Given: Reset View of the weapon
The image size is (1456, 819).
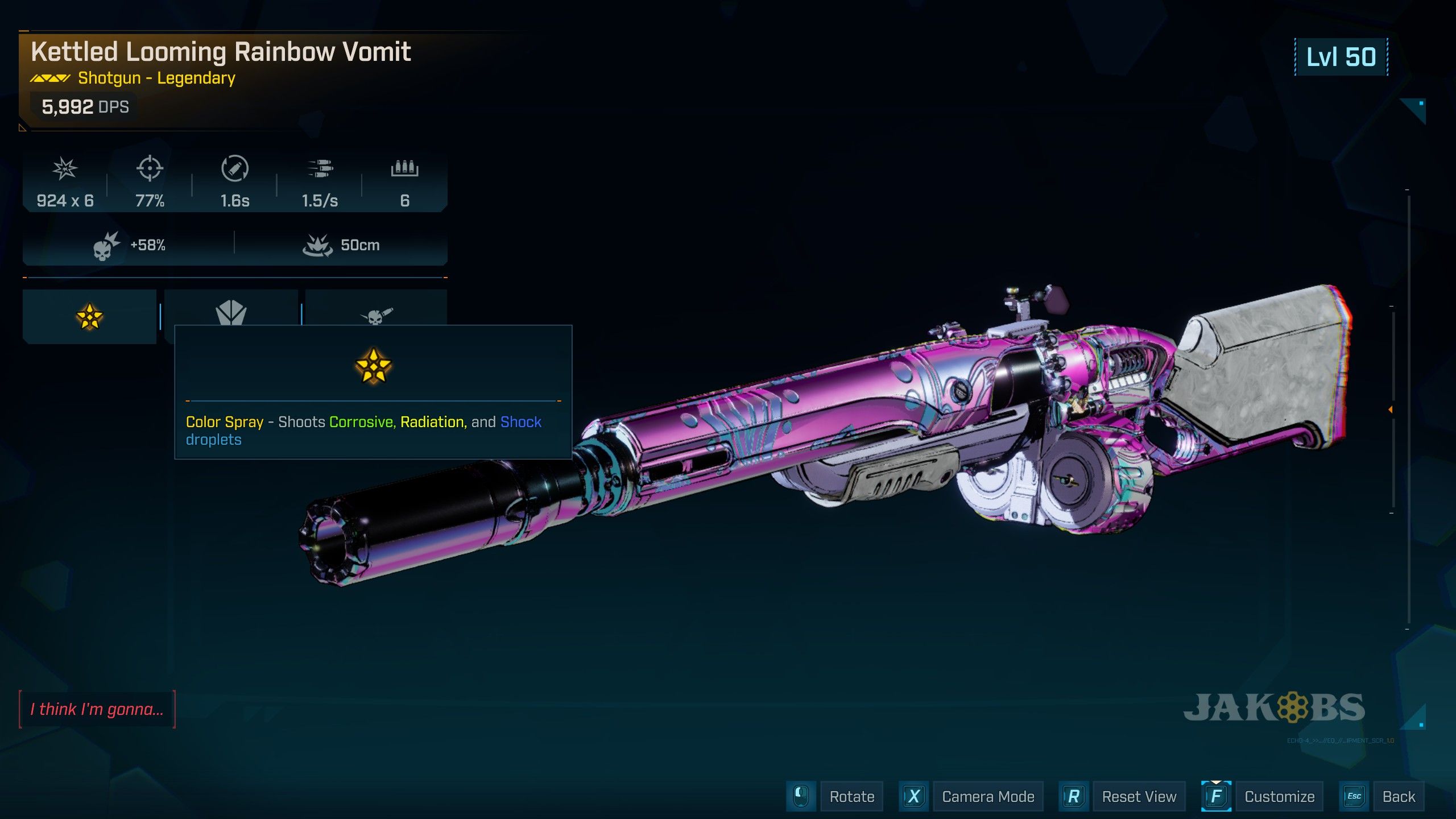Looking at the screenshot, I should pyautogui.click(x=1139, y=796).
